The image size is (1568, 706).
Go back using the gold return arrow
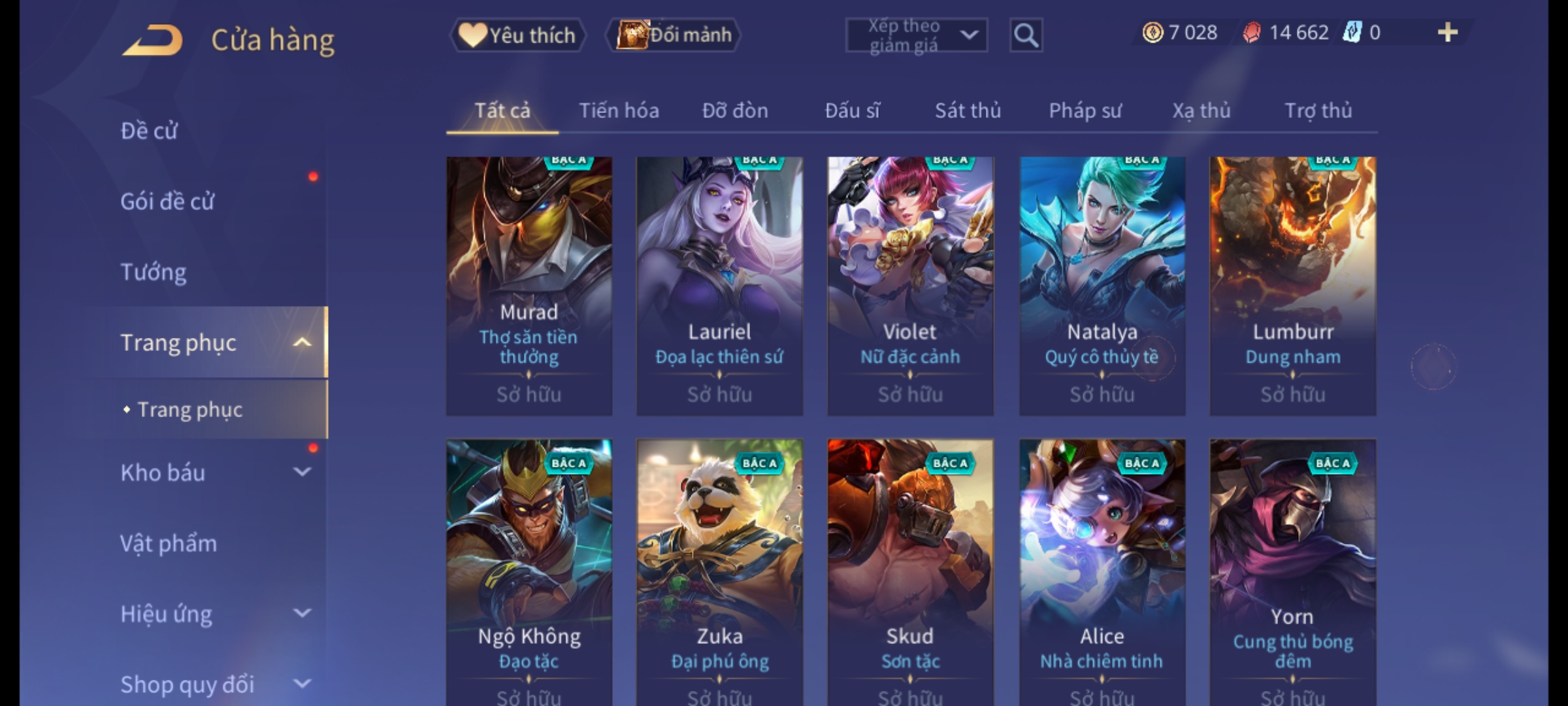point(152,40)
